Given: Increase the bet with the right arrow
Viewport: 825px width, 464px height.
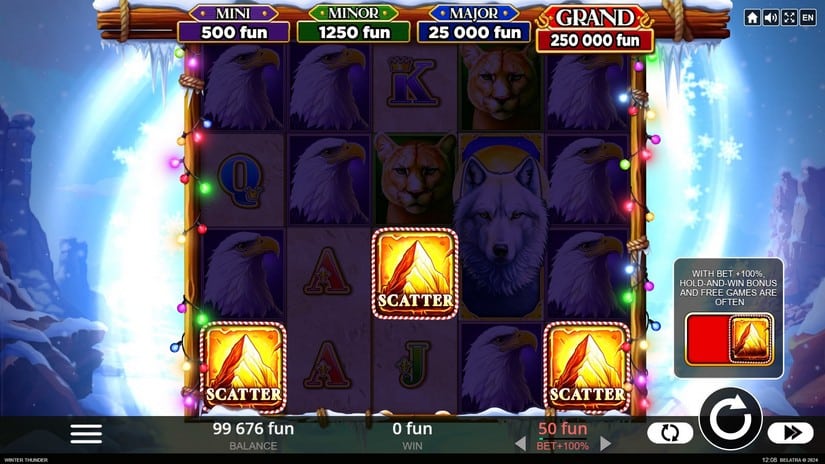Looking at the screenshot, I should [605, 443].
